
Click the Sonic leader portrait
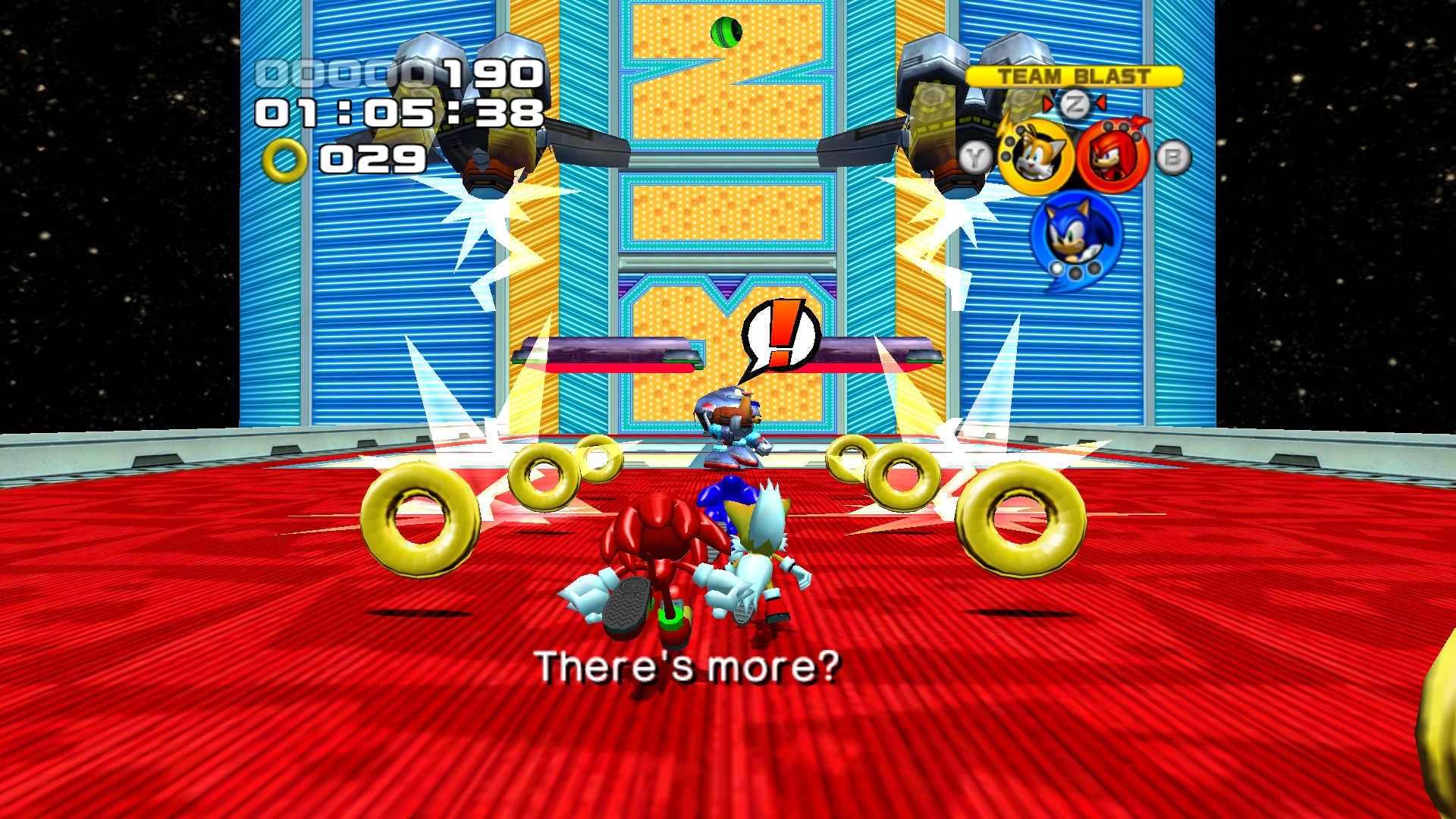tap(1075, 234)
